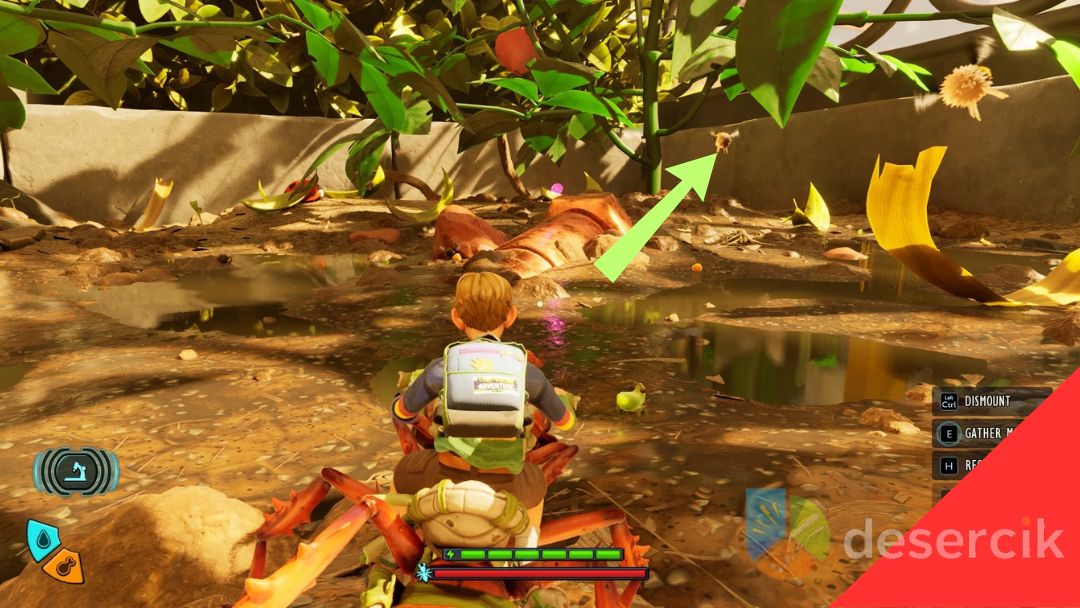Click the microscope analyzer HUD icon
1080x608 pixels.
click(76, 472)
